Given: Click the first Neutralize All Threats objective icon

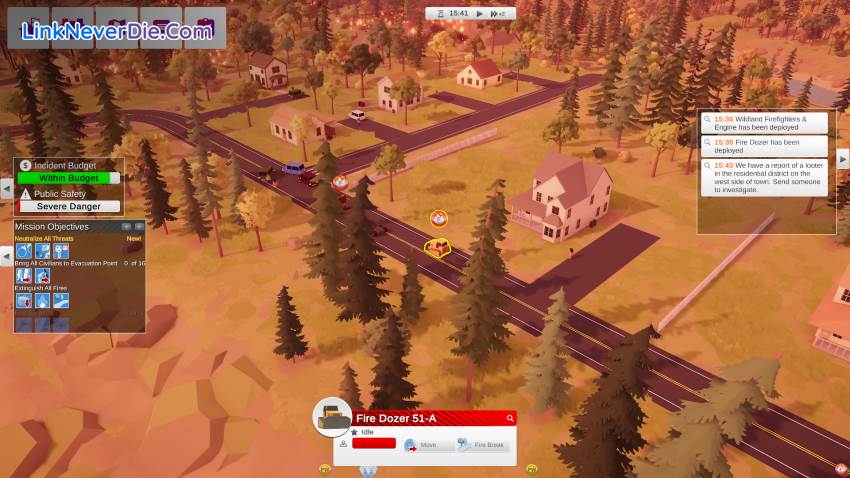Looking at the screenshot, I should pos(24,251).
